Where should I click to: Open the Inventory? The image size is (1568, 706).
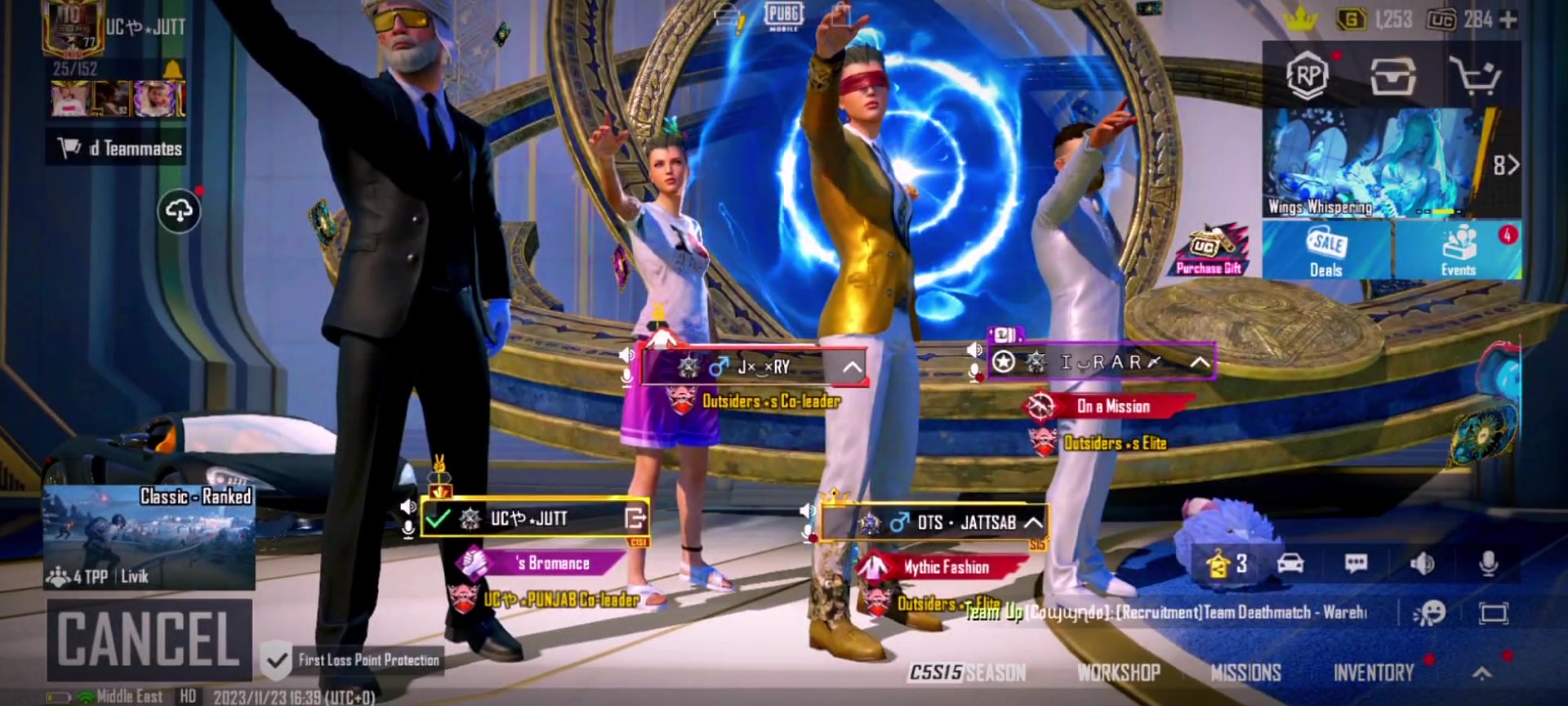1374,672
